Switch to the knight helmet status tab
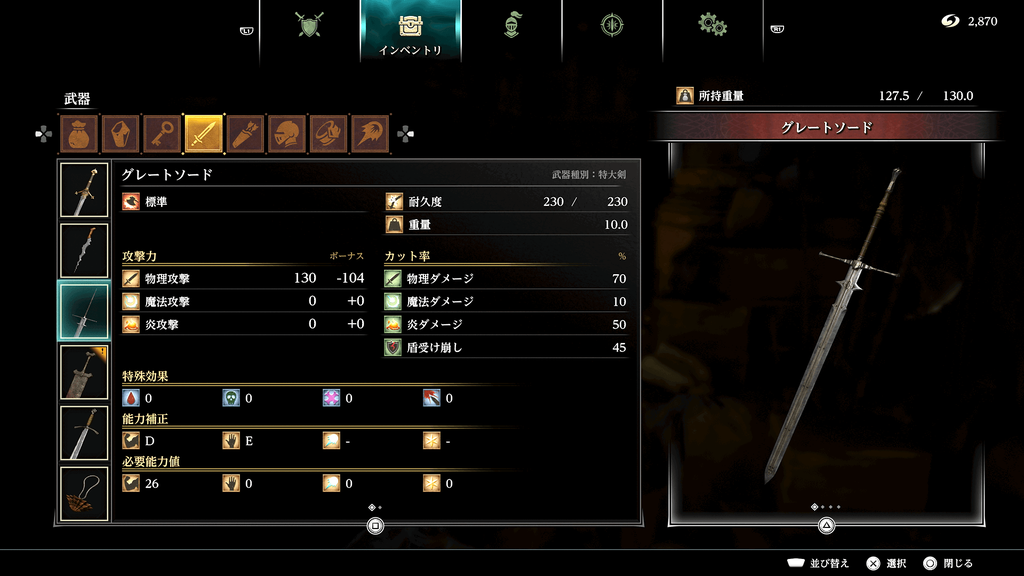This screenshot has height=576, width=1024. pos(512,25)
